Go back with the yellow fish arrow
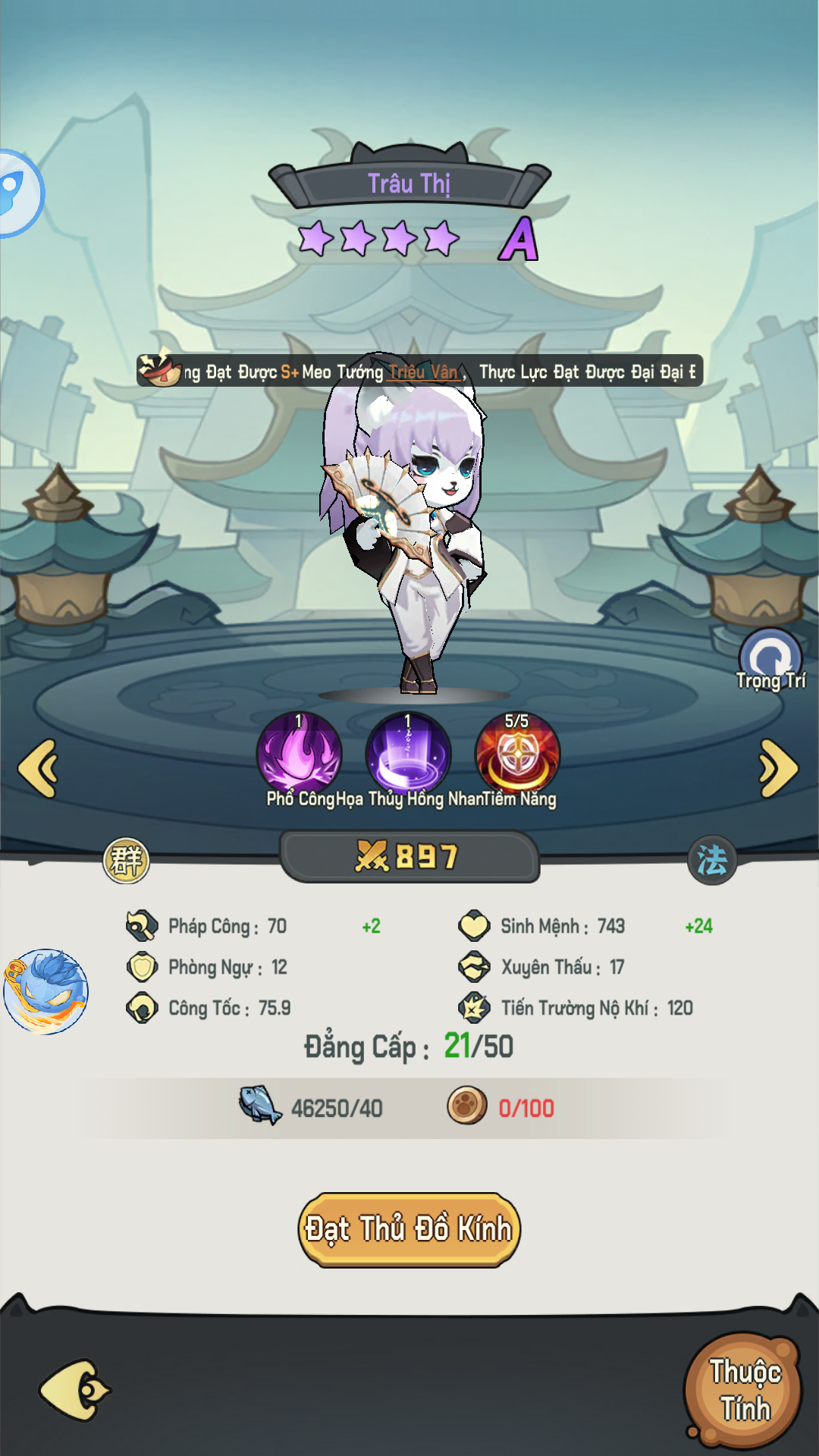This screenshot has width=819, height=1456. (74, 1390)
